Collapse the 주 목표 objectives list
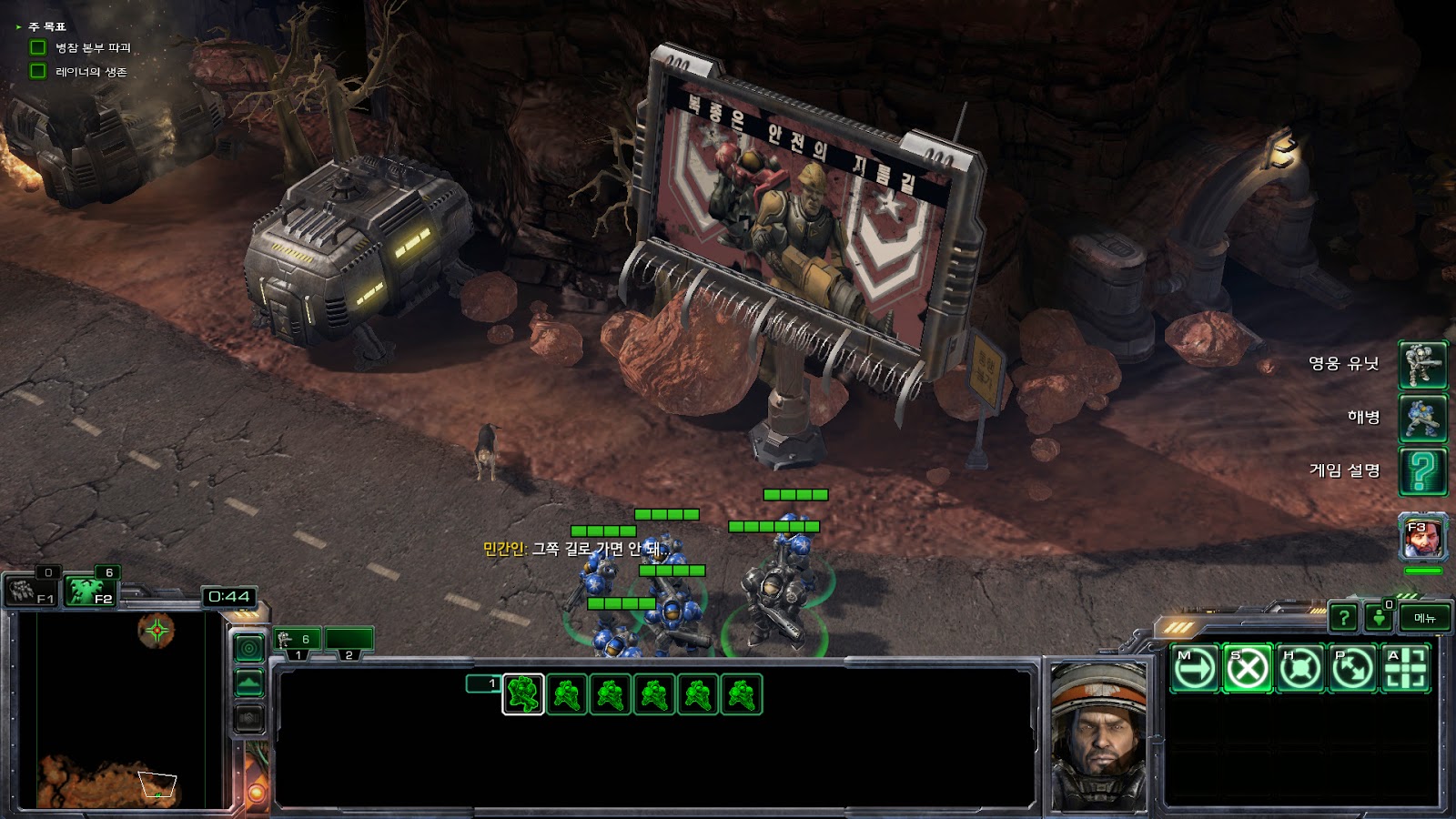The image size is (1456, 819). click(18, 27)
